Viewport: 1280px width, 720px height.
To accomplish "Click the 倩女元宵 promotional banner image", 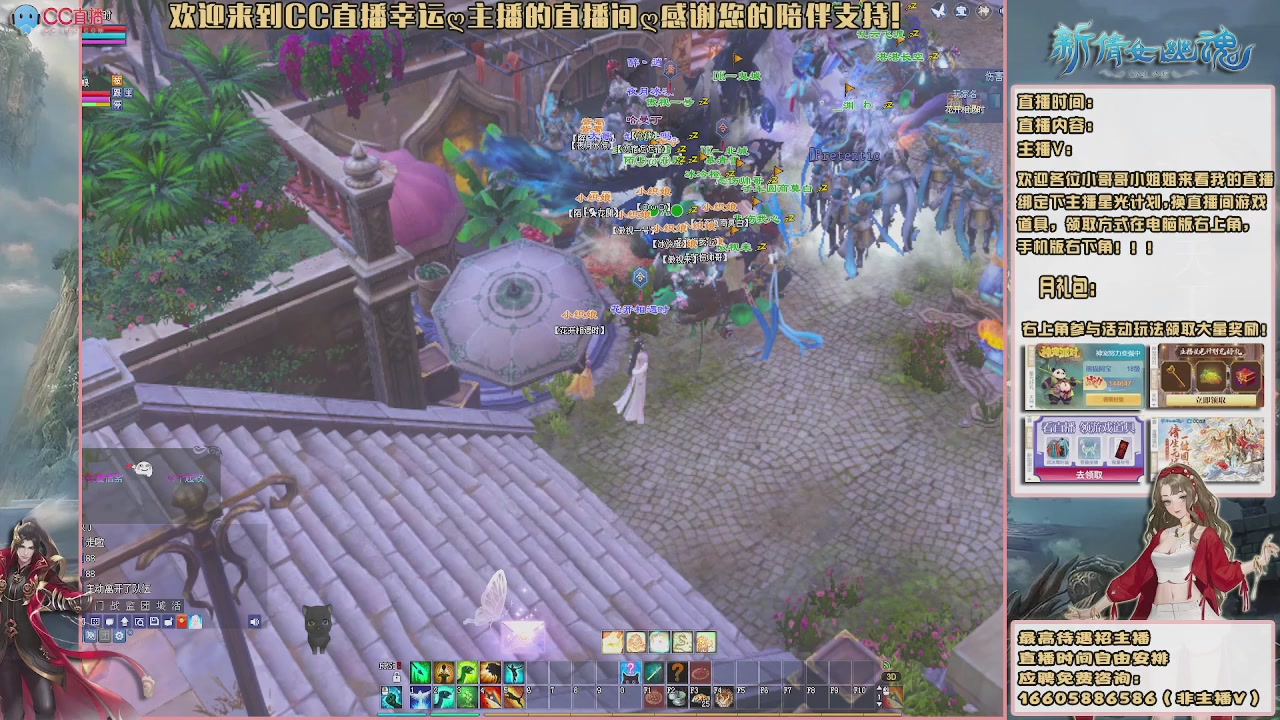I will coord(1208,450).
